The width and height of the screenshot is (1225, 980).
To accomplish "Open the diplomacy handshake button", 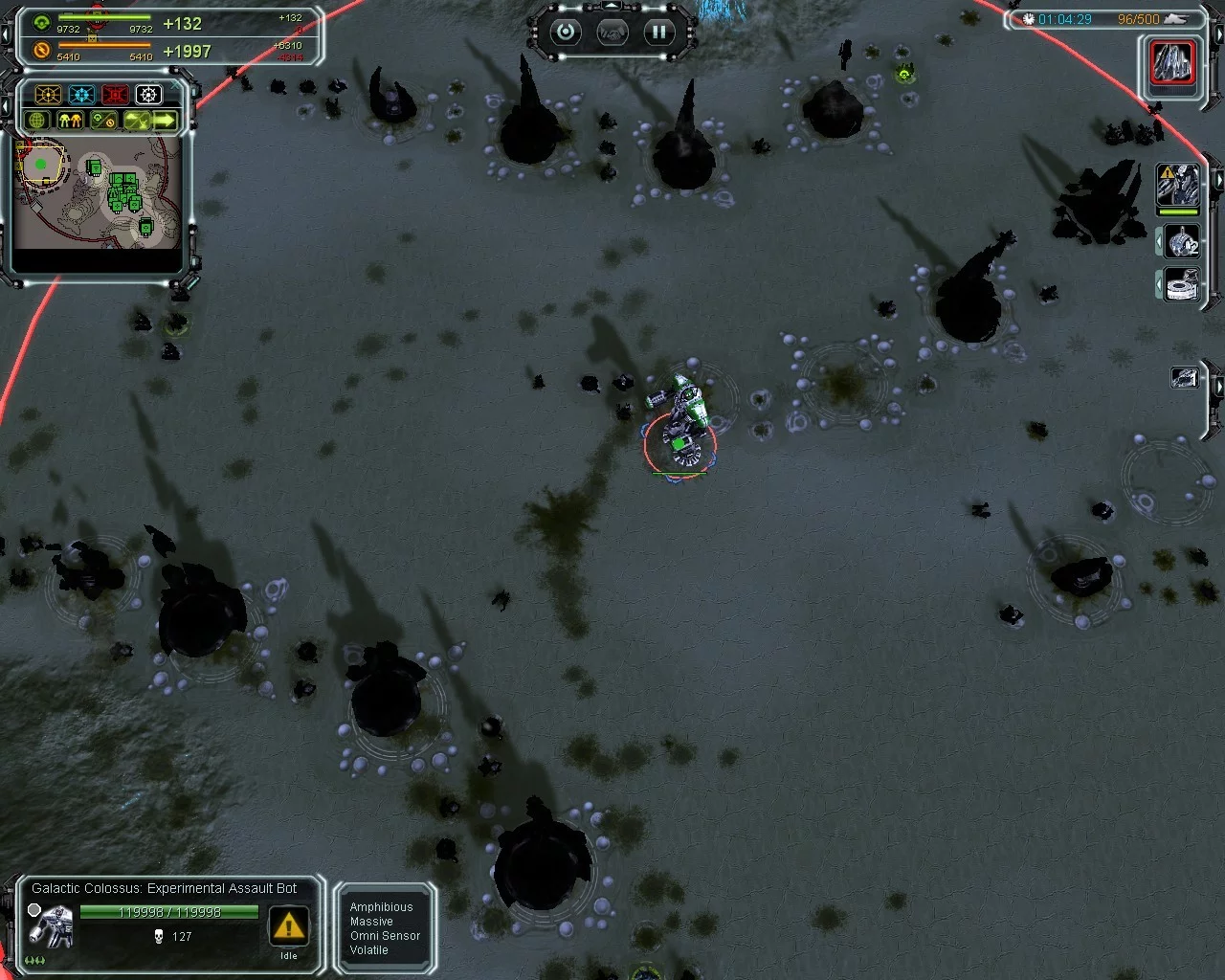I will 612,33.
